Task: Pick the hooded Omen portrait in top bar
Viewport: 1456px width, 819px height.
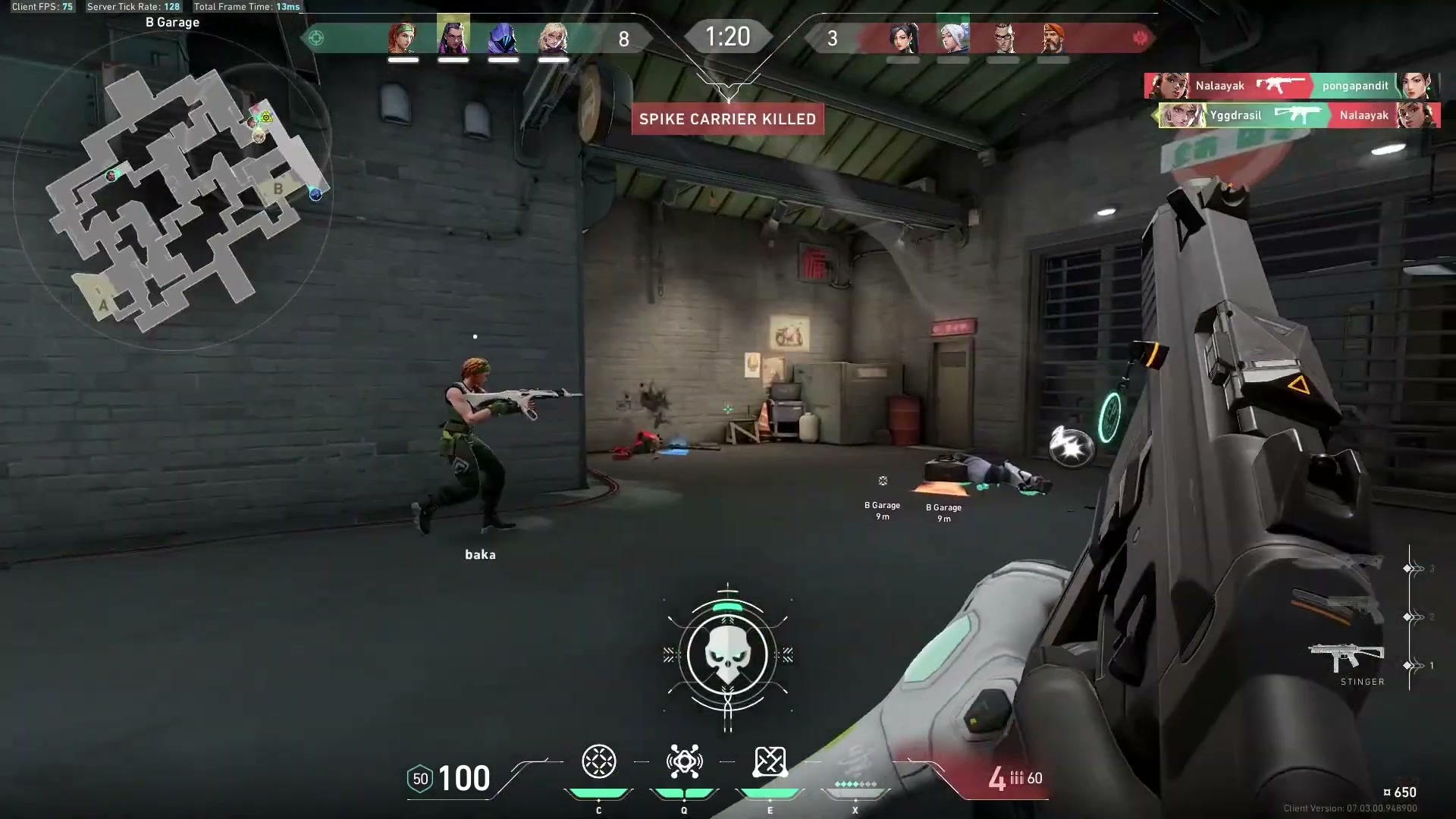Action: coord(503,38)
